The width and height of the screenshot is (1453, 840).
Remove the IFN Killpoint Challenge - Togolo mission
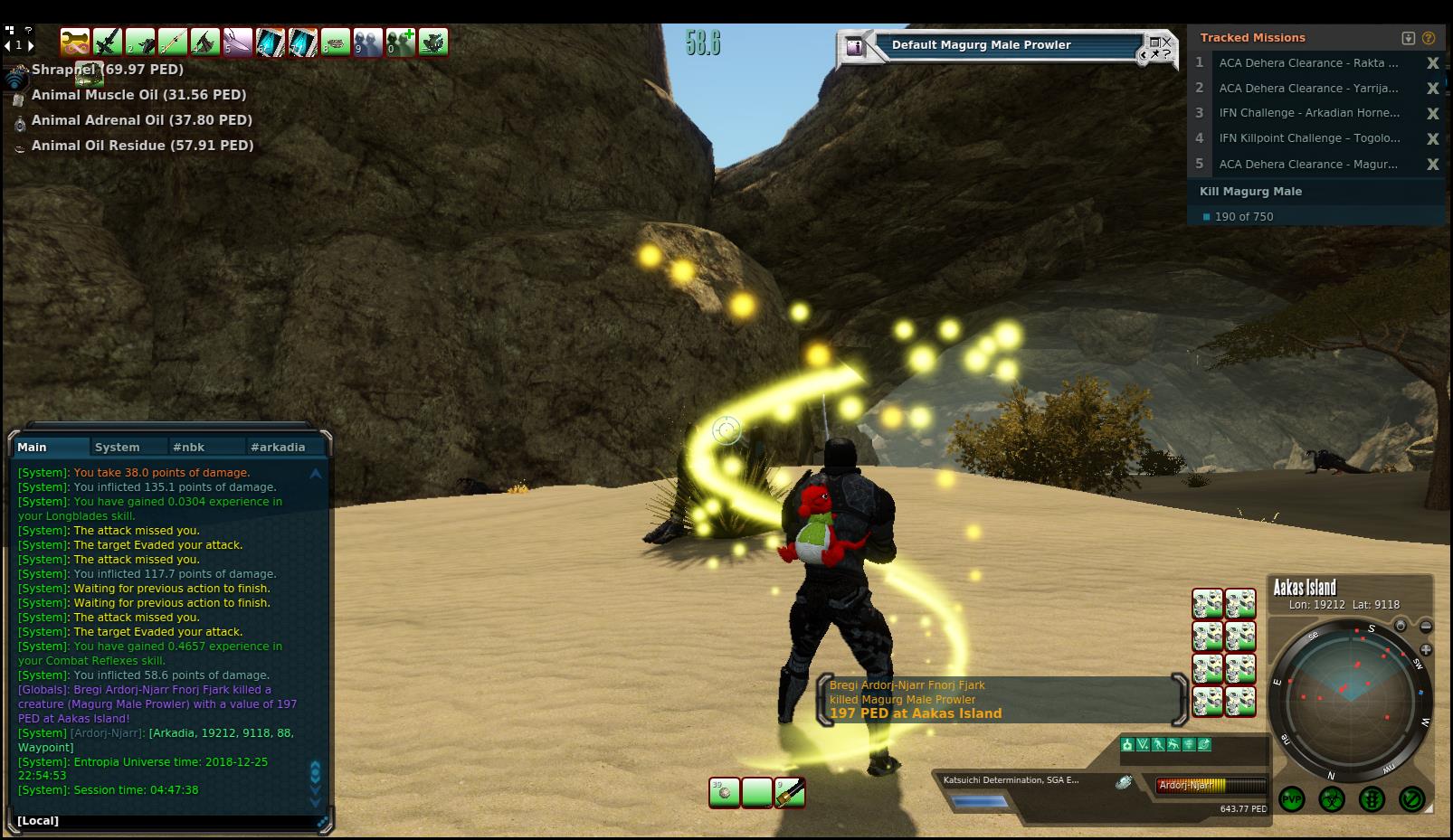click(1432, 138)
